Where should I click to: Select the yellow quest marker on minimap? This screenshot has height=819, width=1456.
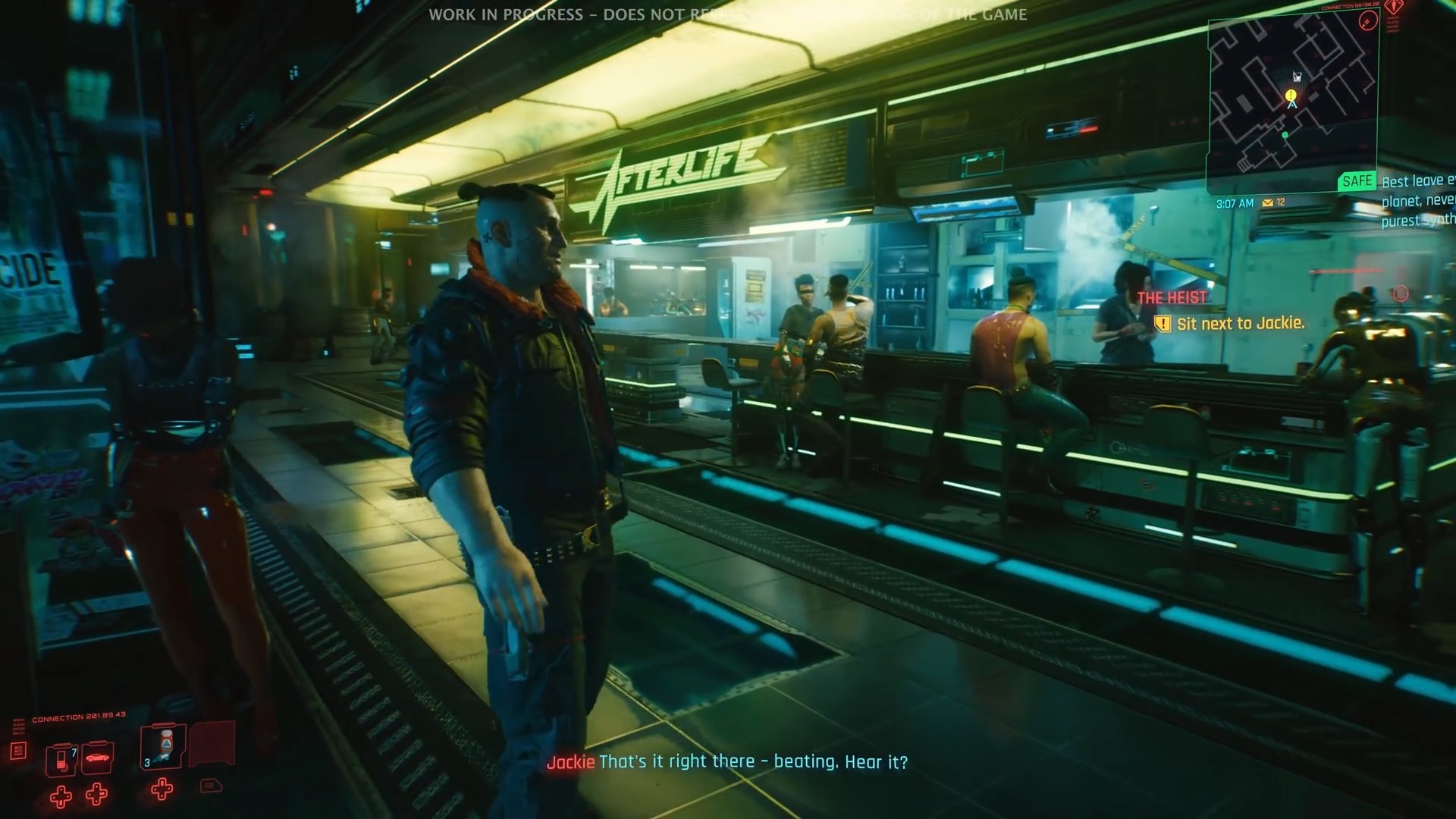coord(1291,95)
